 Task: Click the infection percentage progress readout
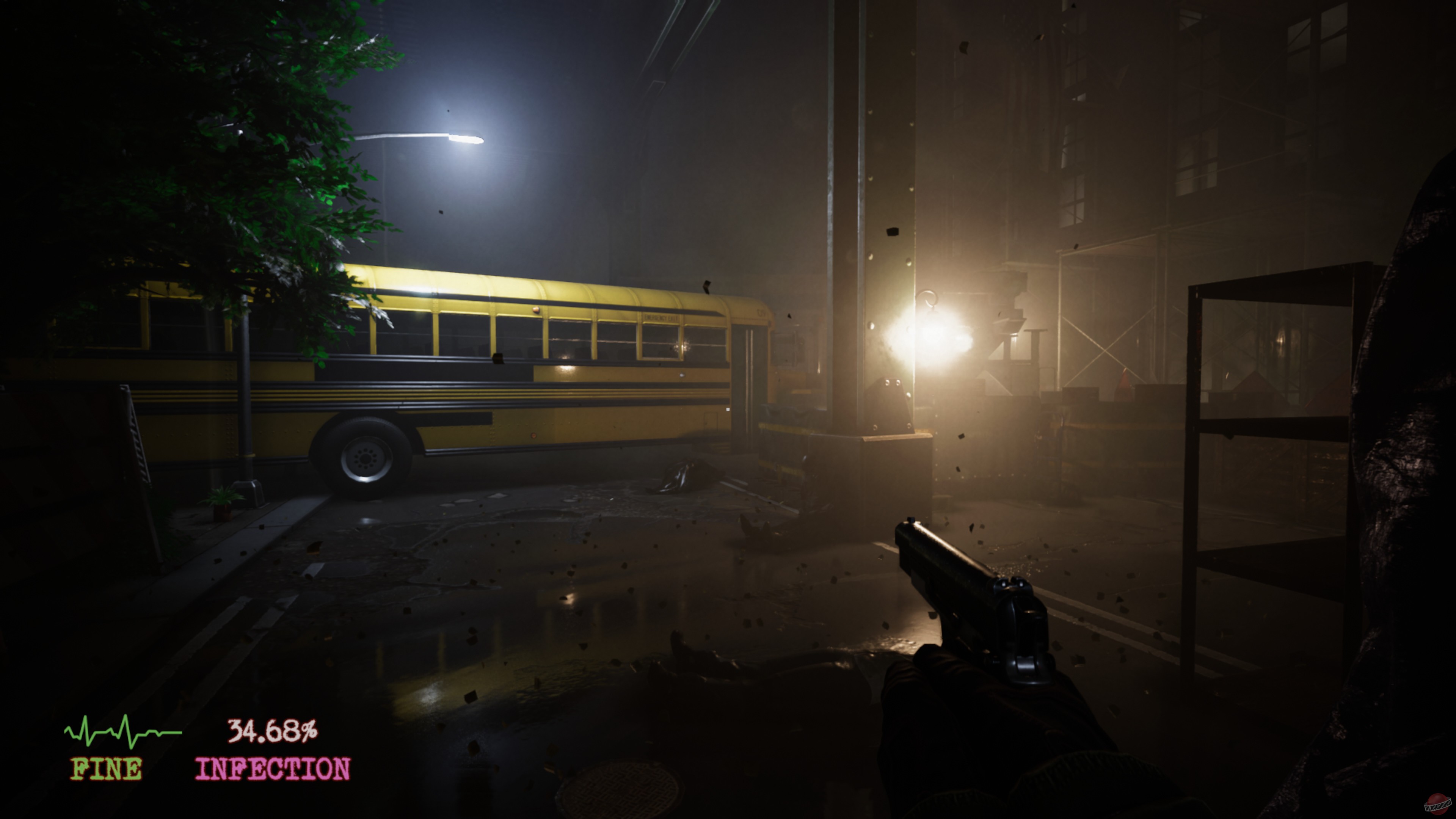pyautogui.click(x=273, y=731)
